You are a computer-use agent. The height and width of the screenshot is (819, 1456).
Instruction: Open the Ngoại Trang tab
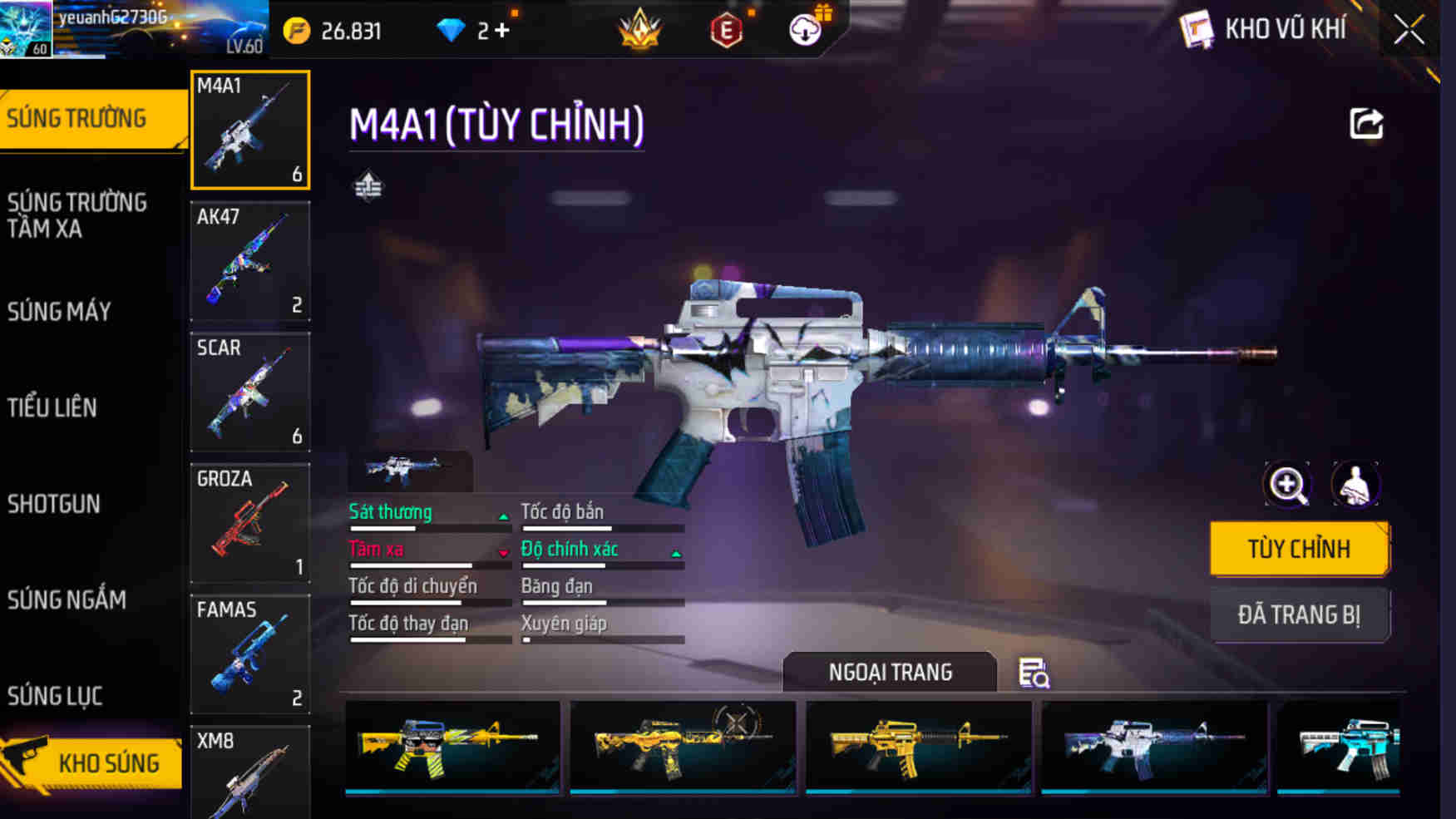click(890, 672)
